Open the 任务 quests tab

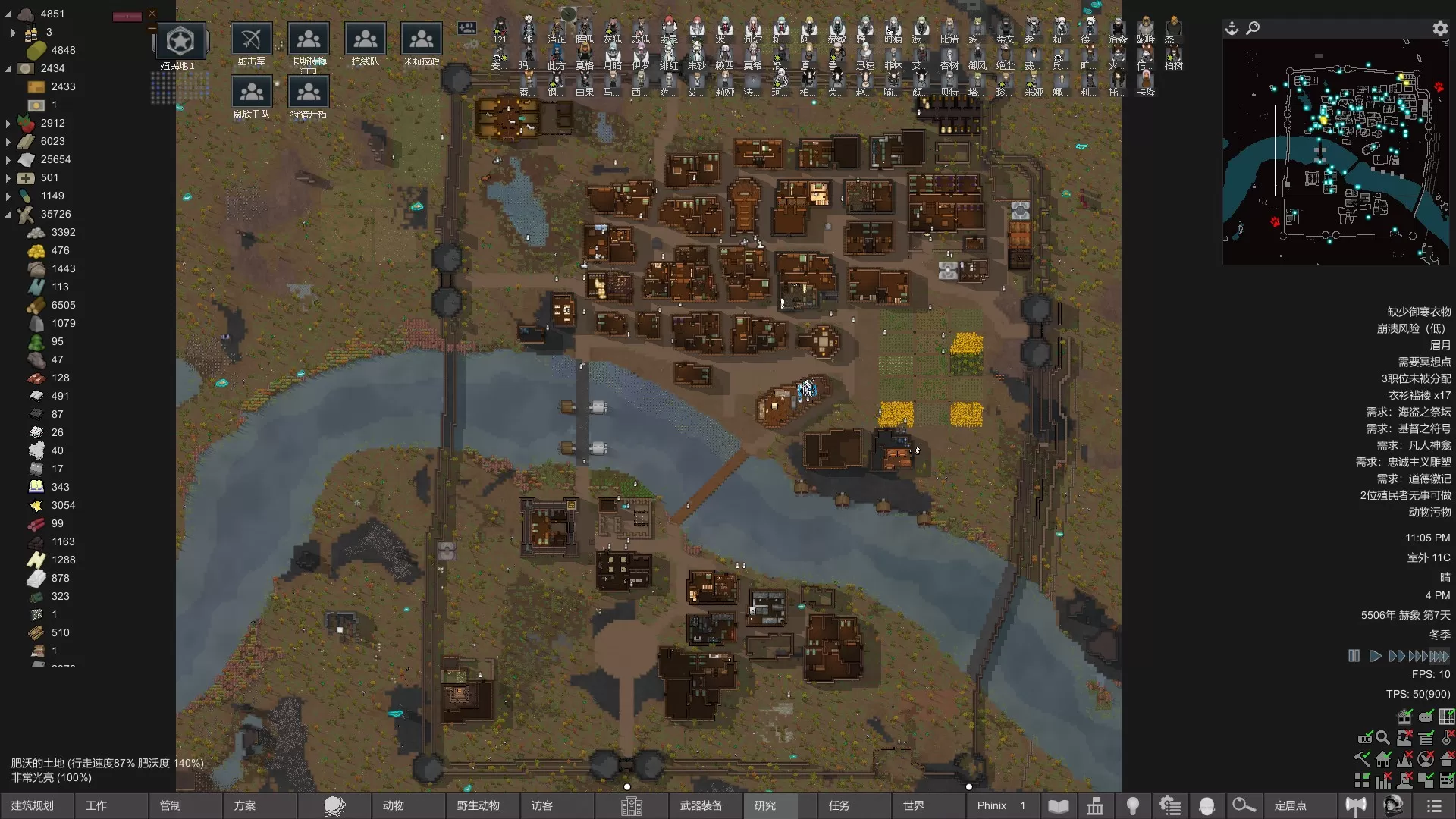tap(839, 805)
